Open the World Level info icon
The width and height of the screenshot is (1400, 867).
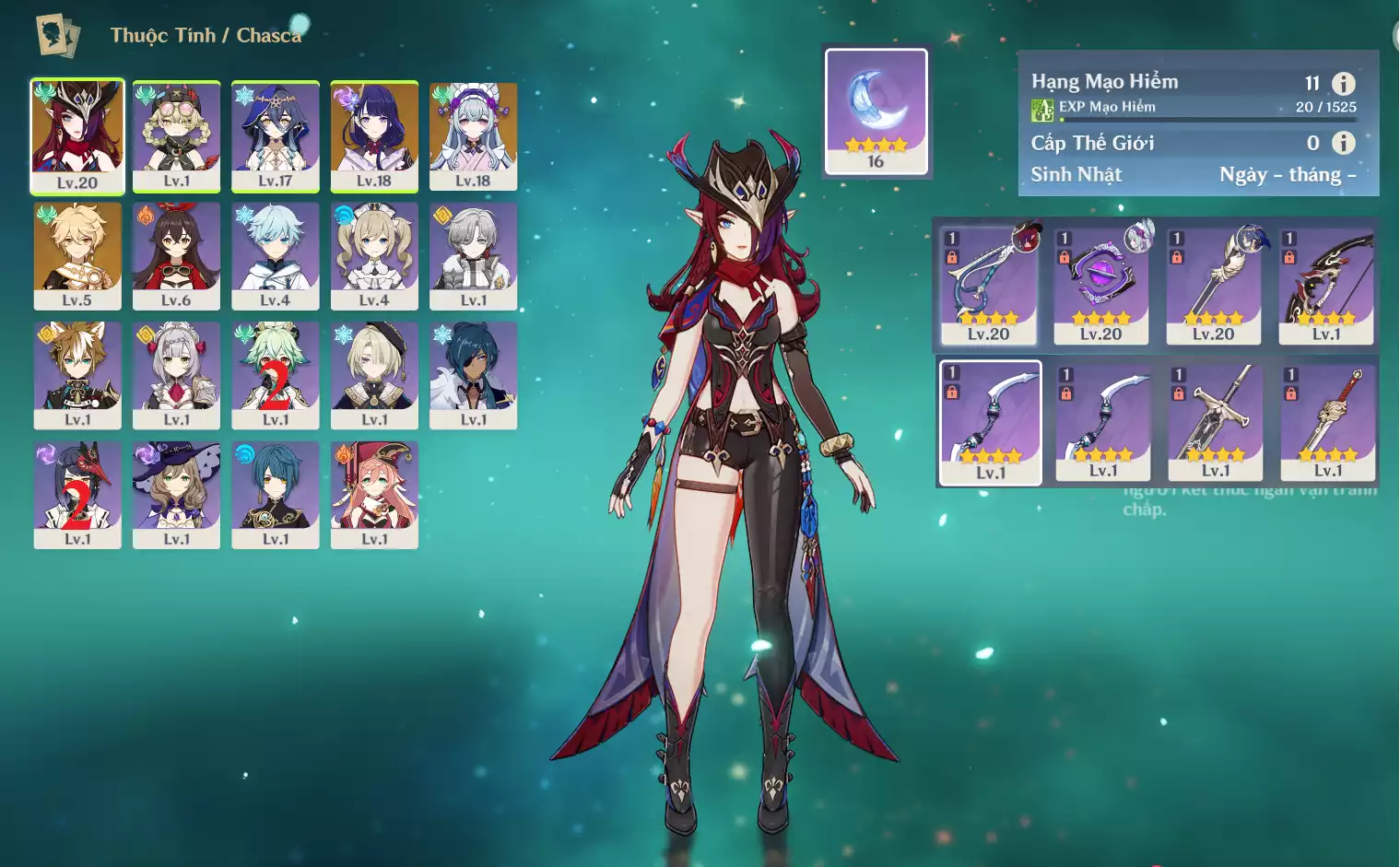click(1344, 143)
